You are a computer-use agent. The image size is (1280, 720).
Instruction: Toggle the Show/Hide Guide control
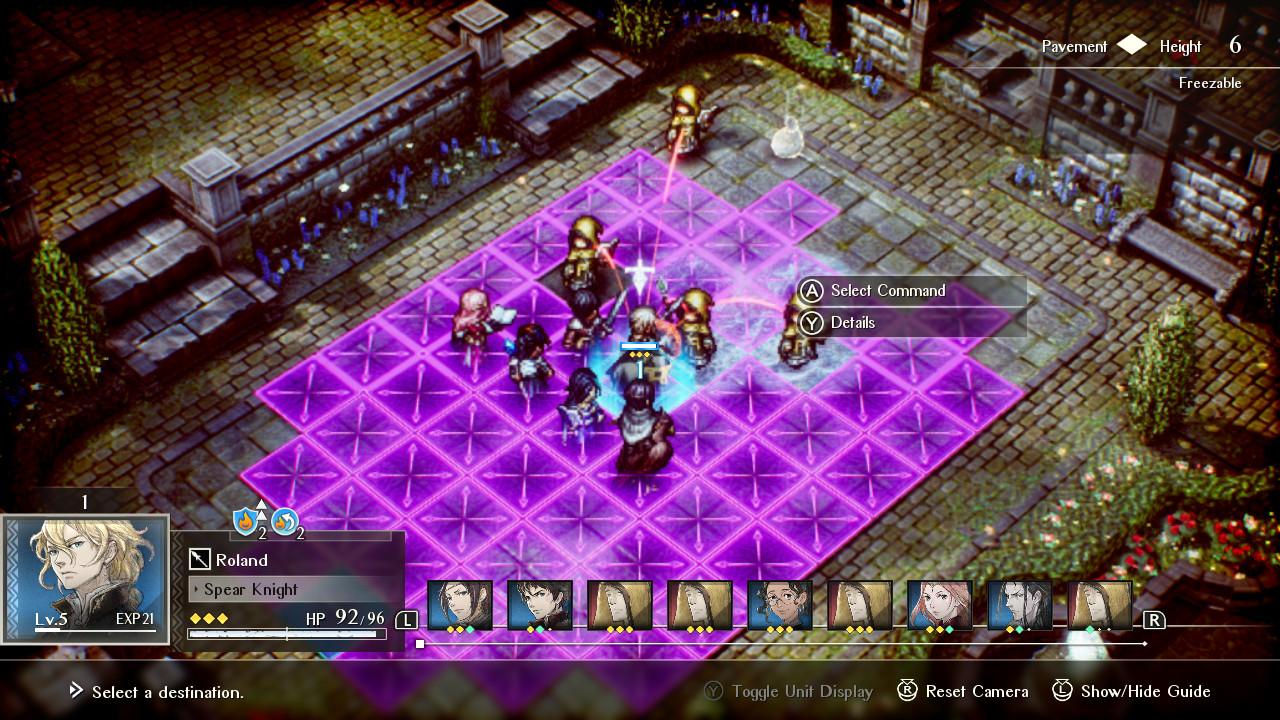point(1131,691)
